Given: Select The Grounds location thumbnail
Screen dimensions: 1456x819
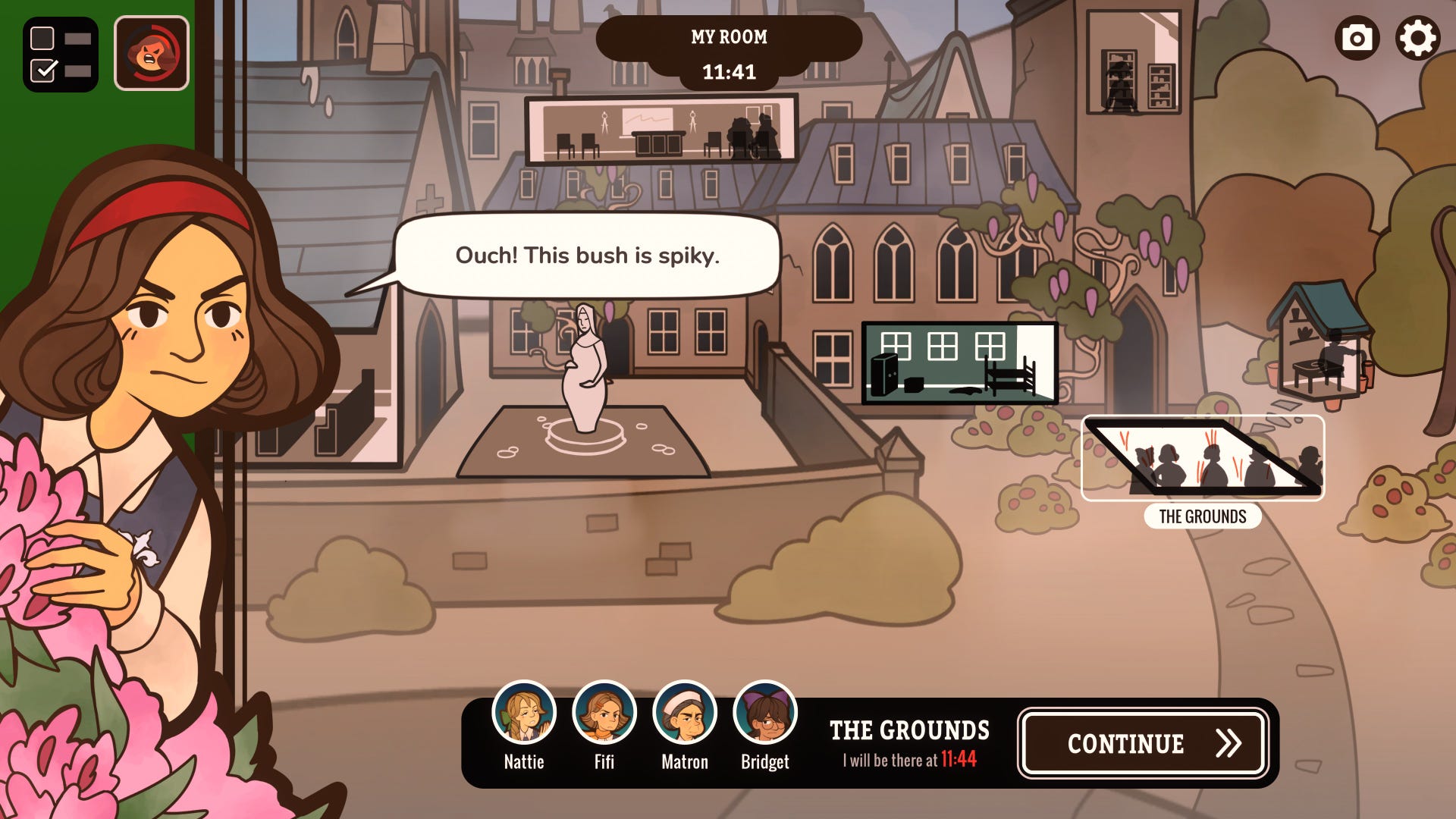Looking at the screenshot, I should point(1203,458).
